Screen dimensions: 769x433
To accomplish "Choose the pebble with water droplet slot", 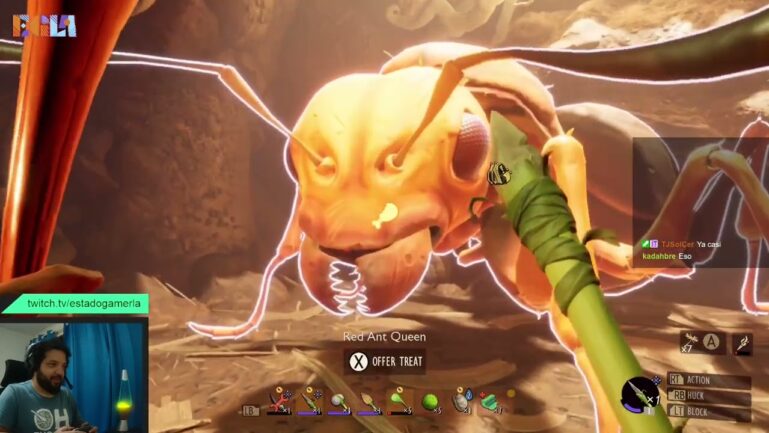I will 462,402.
